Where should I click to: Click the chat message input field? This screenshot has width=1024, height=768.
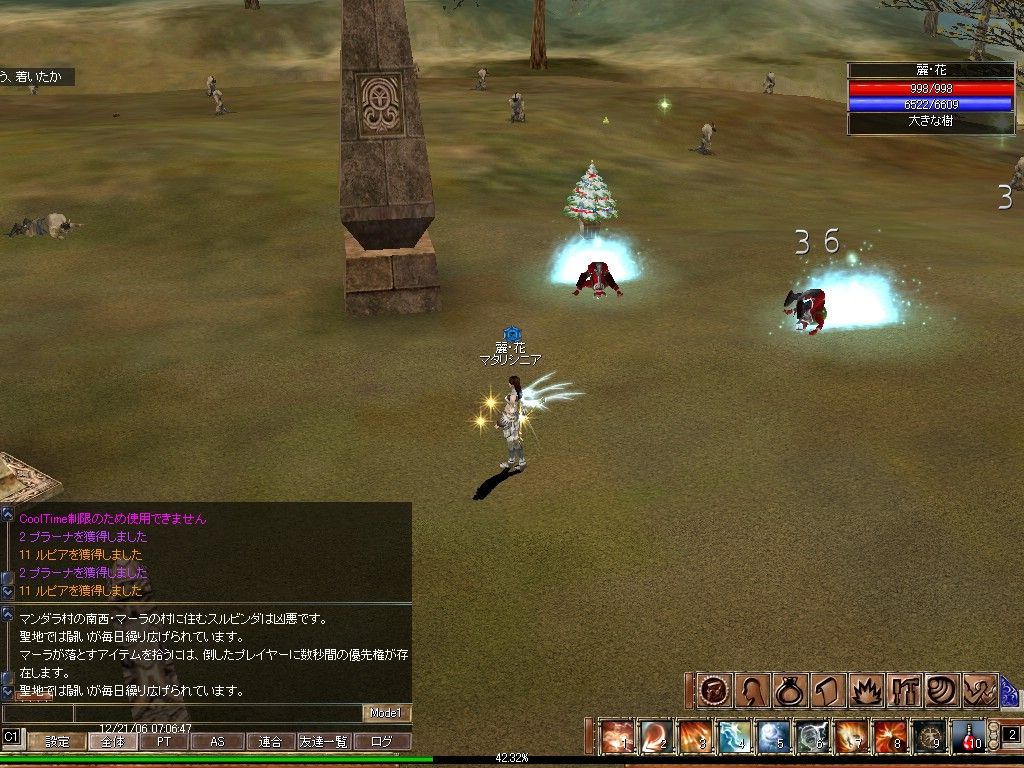217,713
